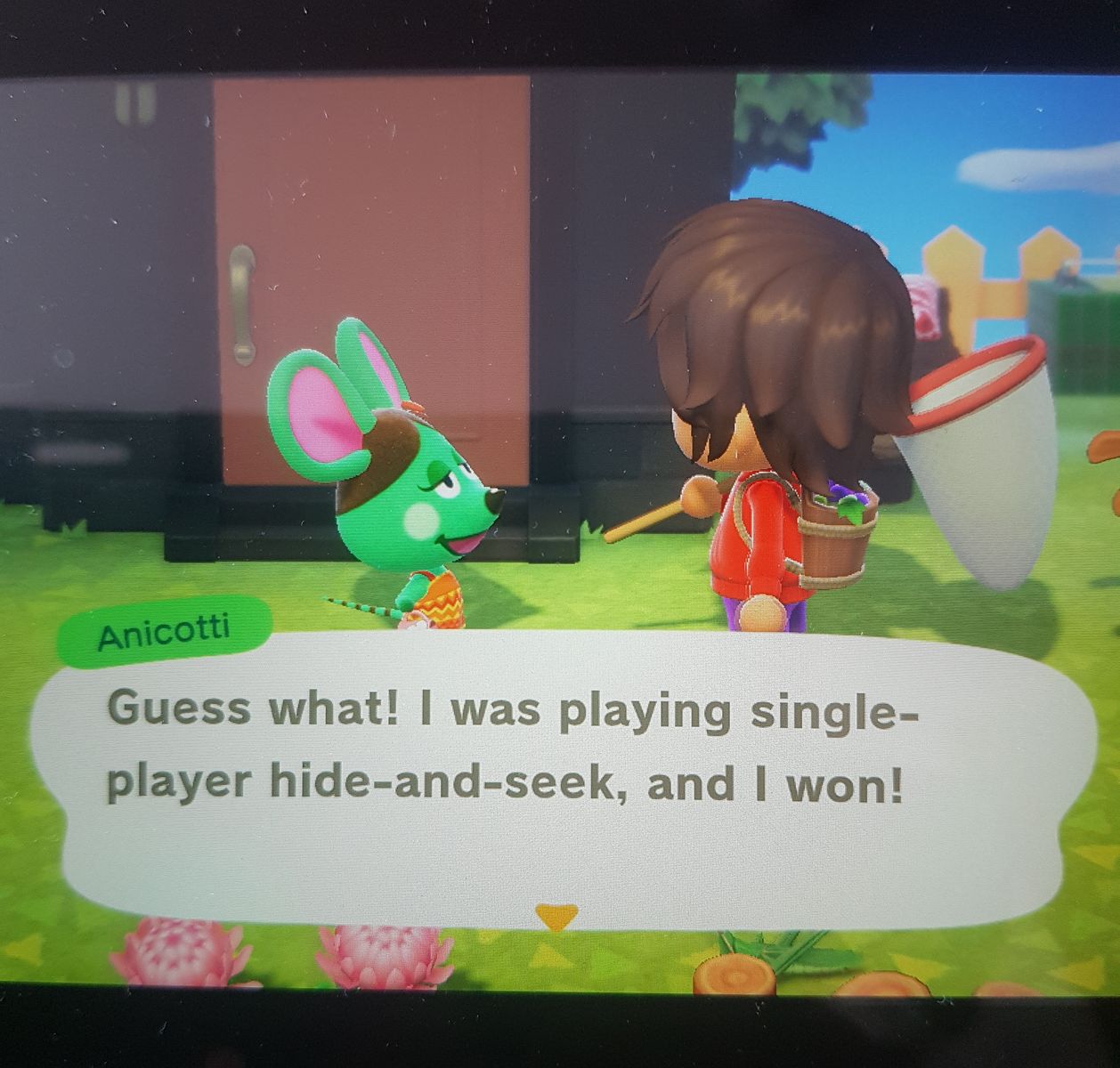The height and width of the screenshot is (1068, 1120).
Task: Advance dialogue with the orange arrow
Action: [x=556, y=916]
